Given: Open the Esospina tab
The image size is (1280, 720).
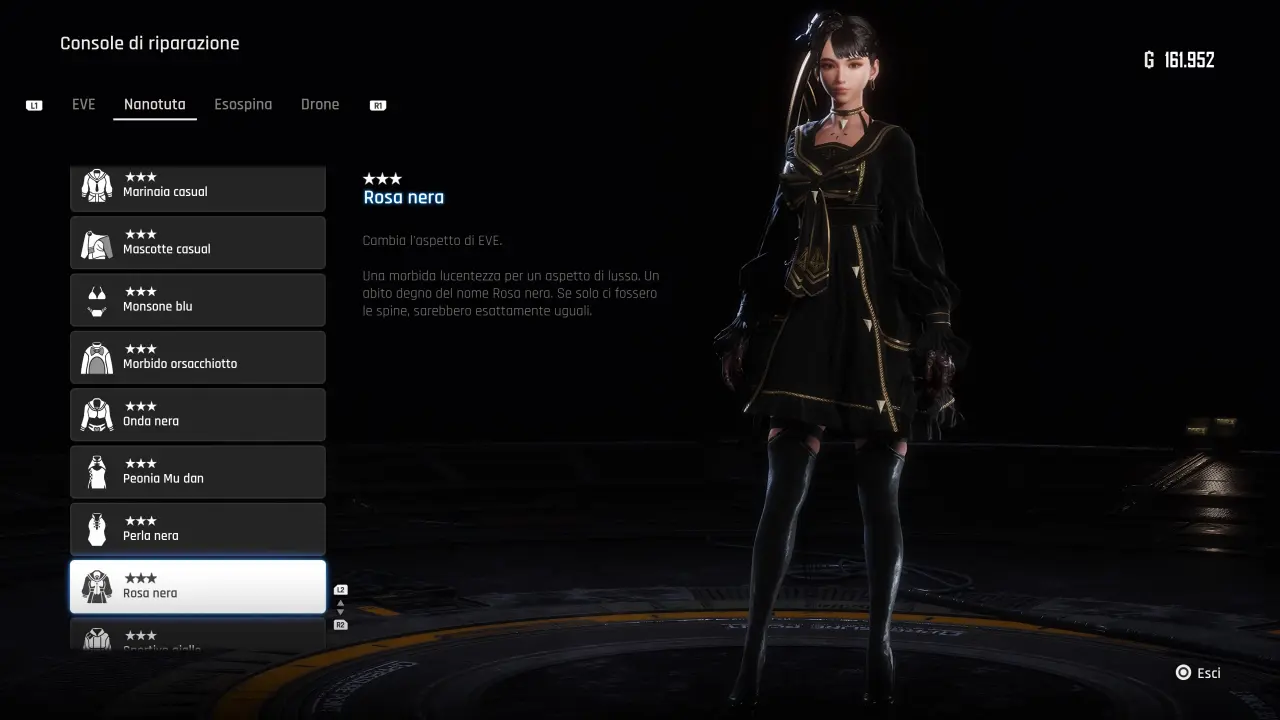Looking at the screenshot, I should click(243, 104).
